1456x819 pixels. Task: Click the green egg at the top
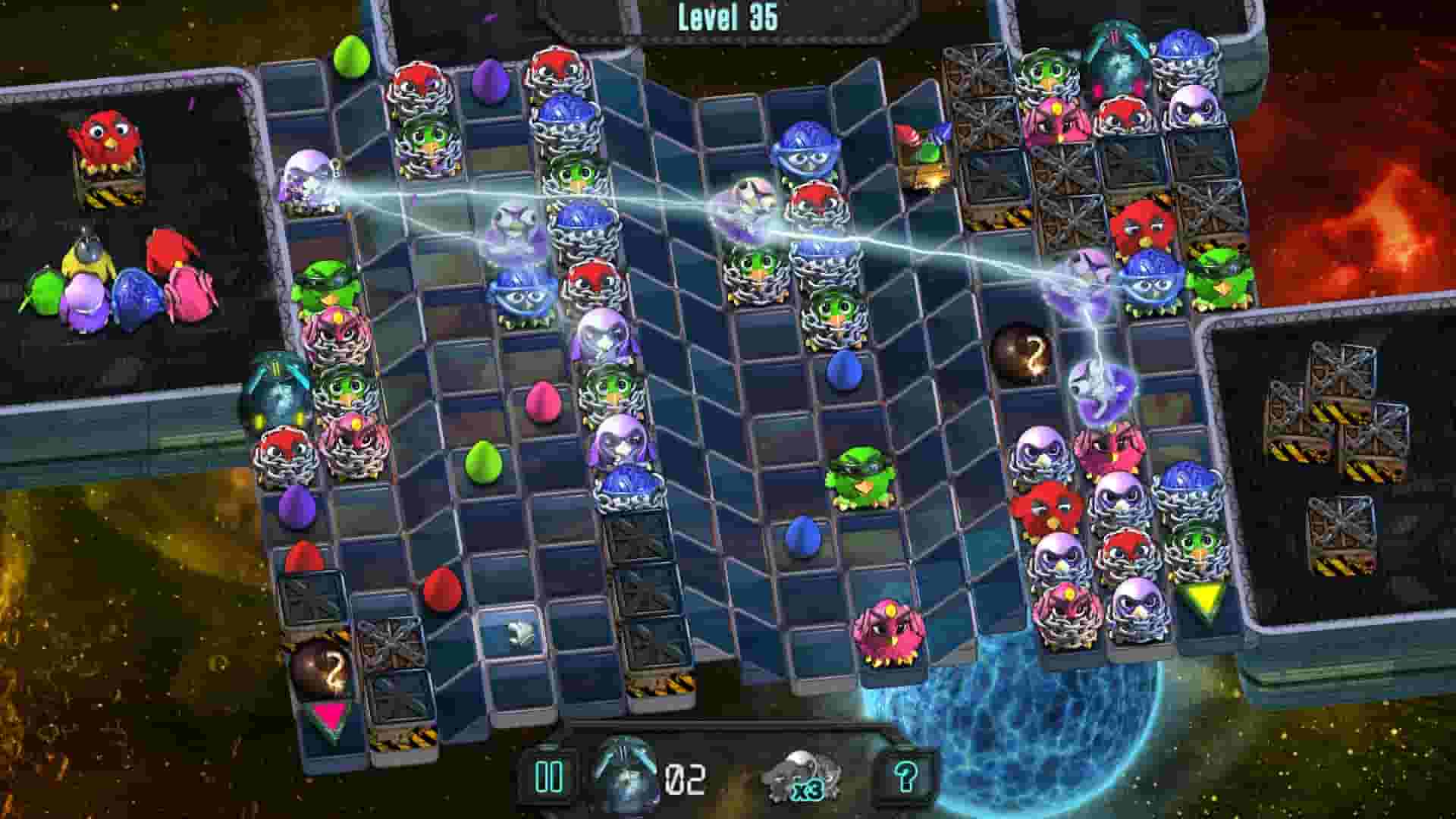click(x=353, y=57)
